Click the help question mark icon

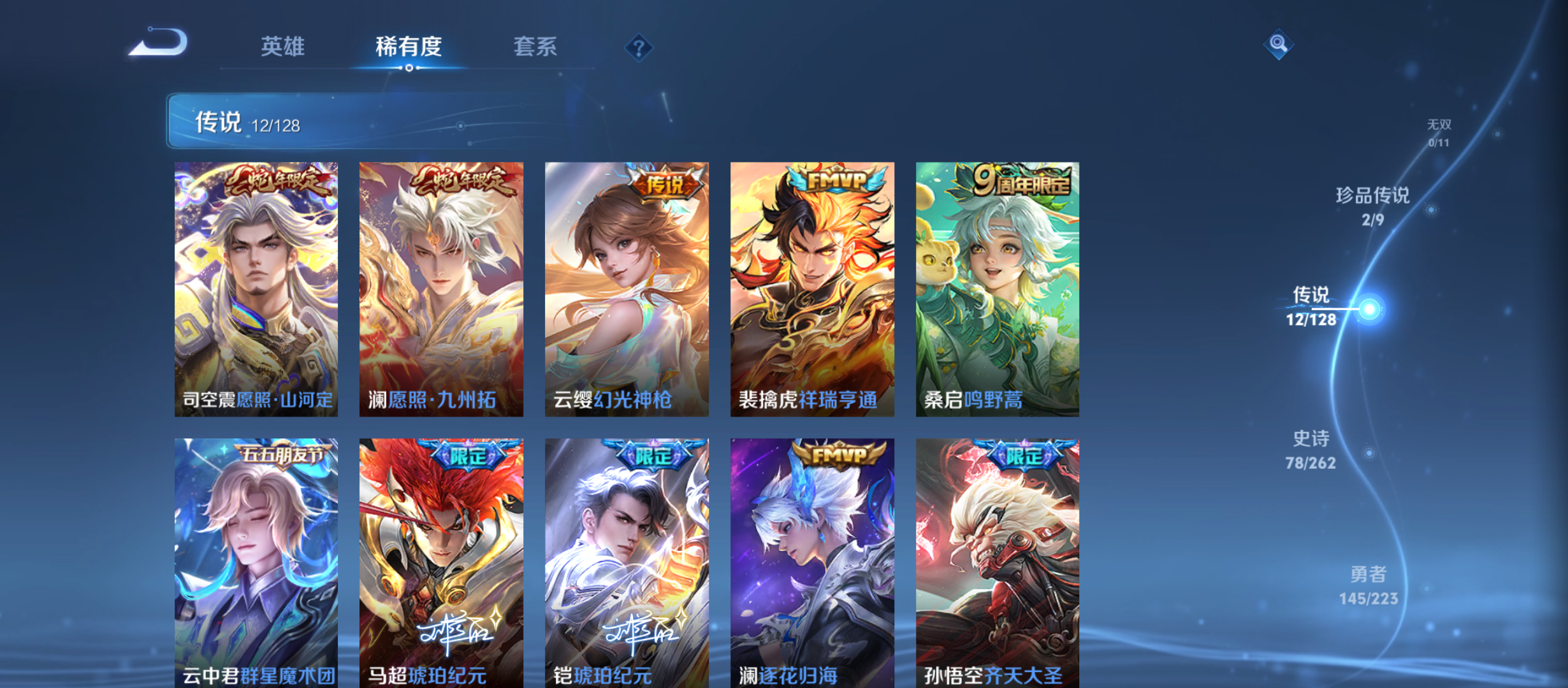click(x=638, y=47)
